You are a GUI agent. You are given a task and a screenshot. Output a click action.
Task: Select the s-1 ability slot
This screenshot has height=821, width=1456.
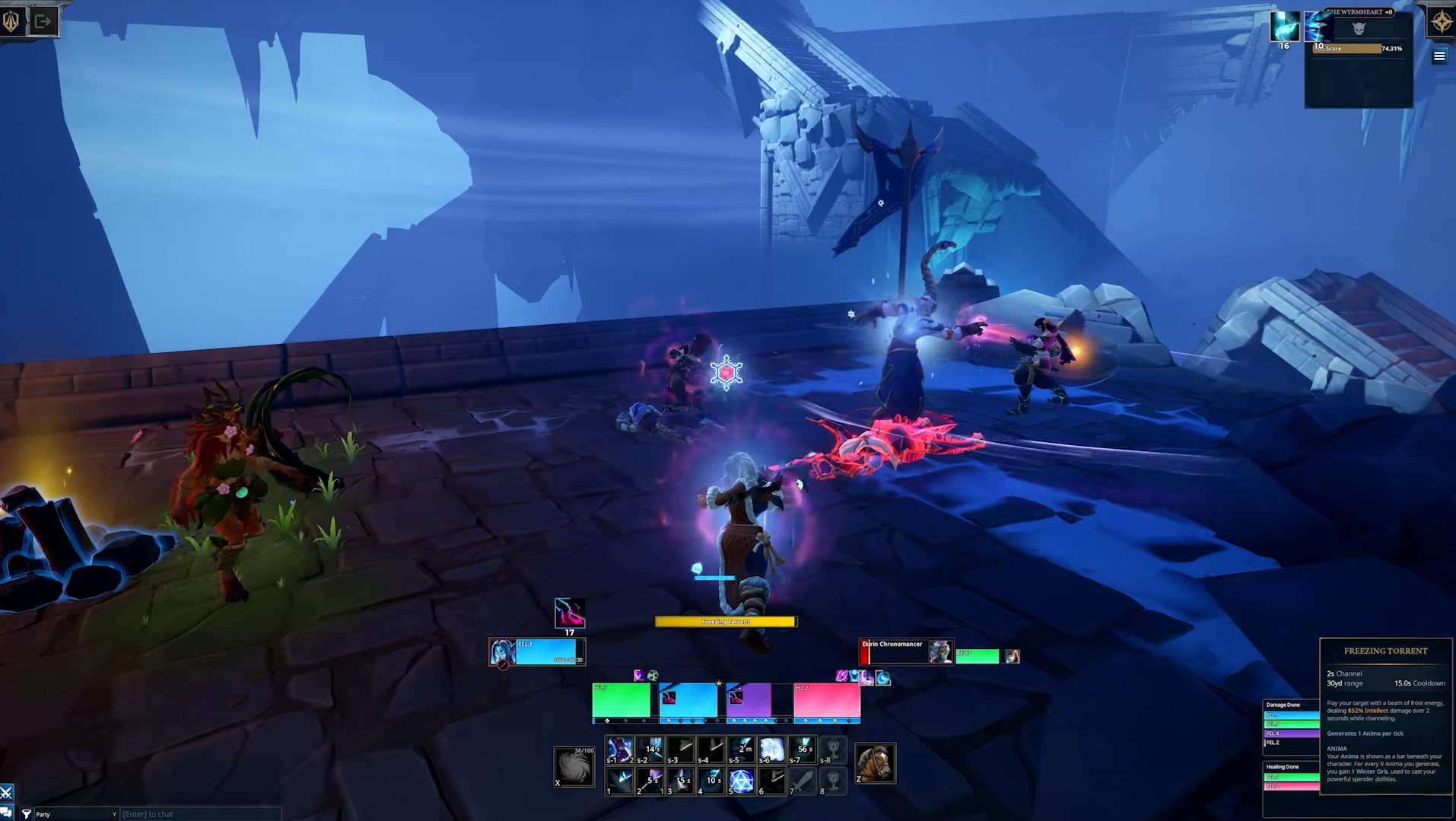(x=620, y=749)
